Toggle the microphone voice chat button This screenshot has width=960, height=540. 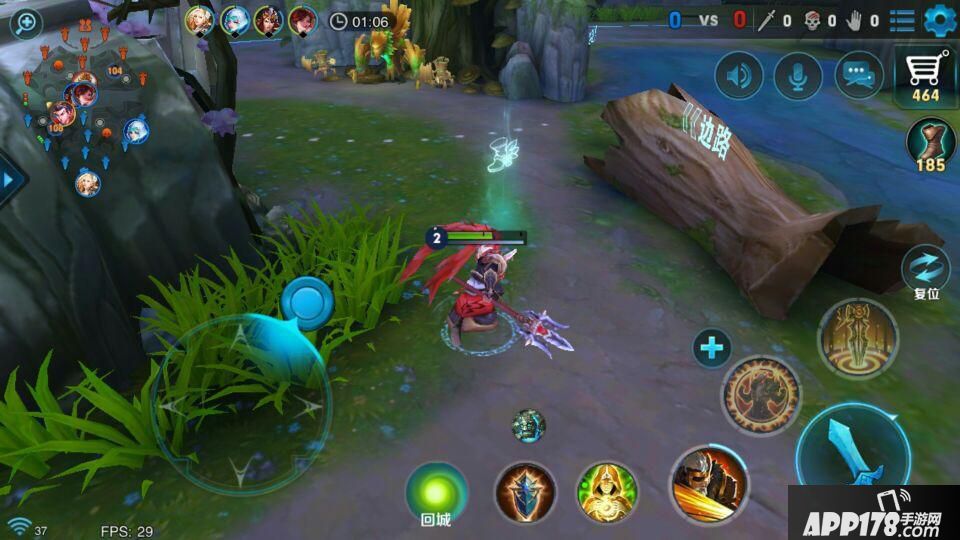tap(798, 76)
